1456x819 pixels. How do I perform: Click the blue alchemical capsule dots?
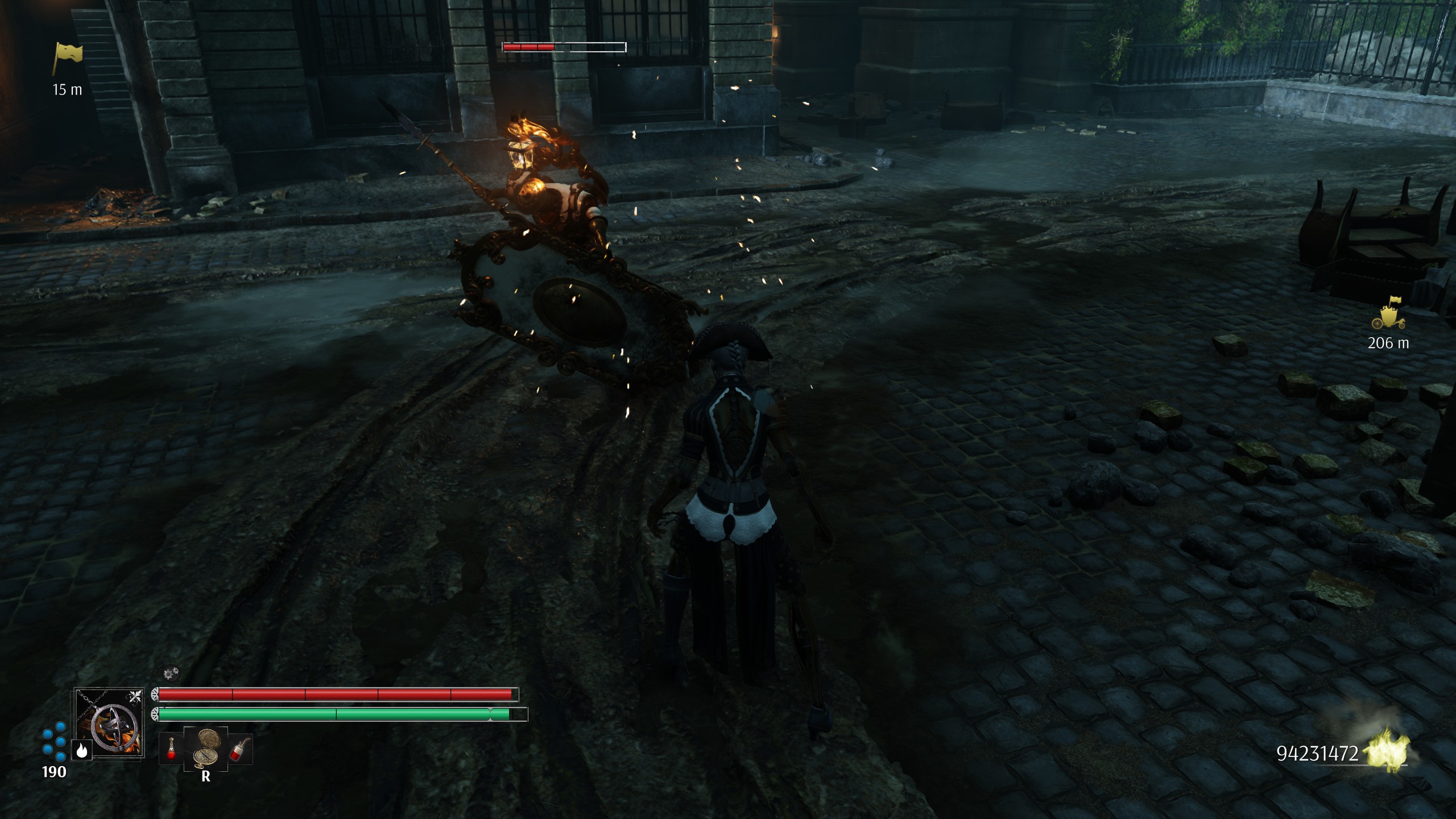54,742
